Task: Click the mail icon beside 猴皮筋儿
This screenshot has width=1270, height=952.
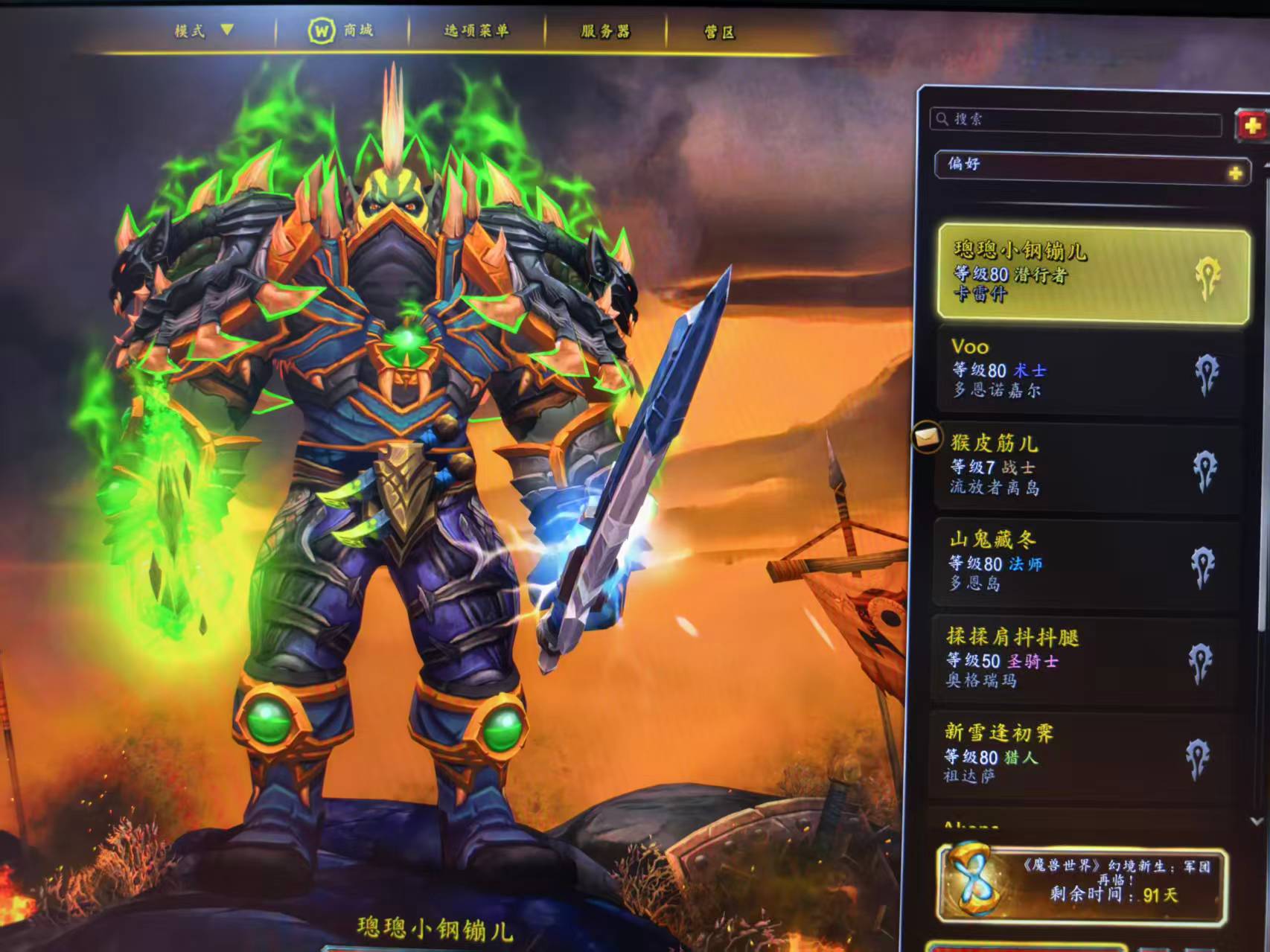Action: (927, 437)
